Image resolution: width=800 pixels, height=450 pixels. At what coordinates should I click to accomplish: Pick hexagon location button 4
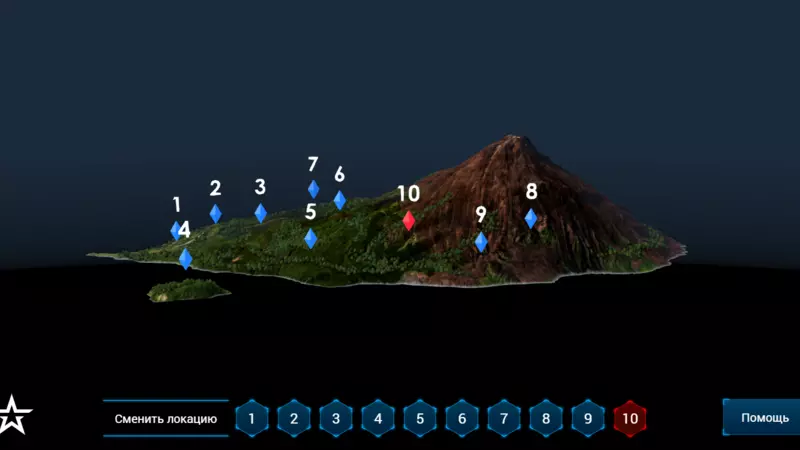tap(378, 418)
